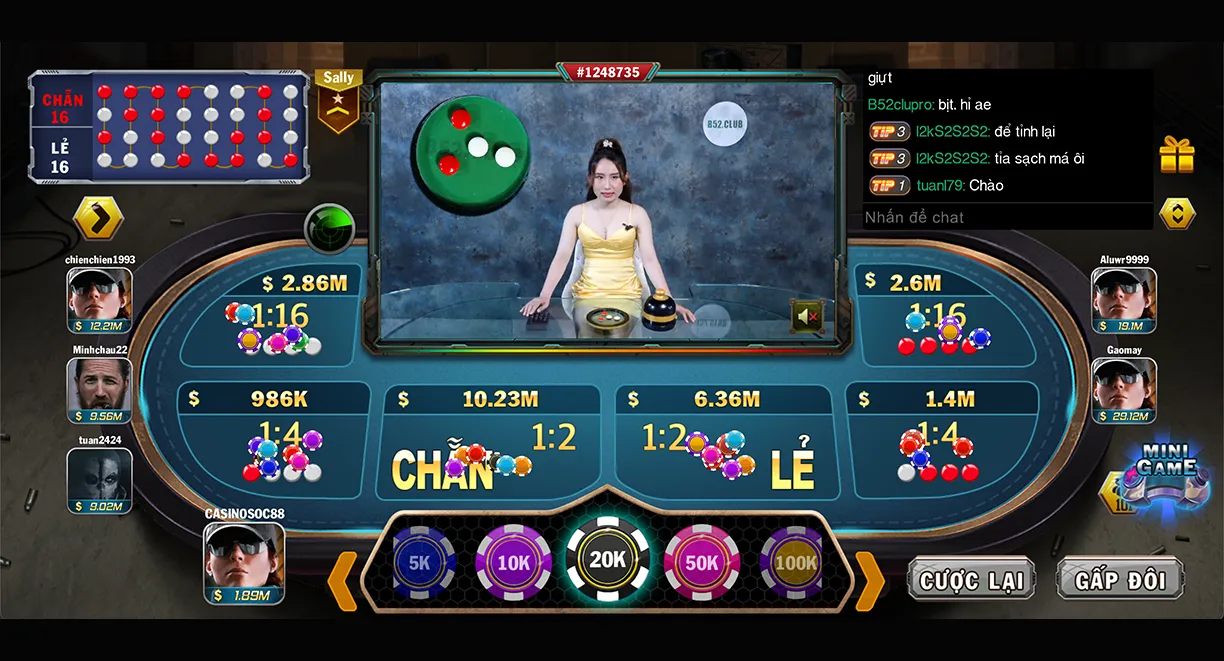This screenshot has height=661, width=1224.
Task: Select the 5K betting chip
Action: (x=420, y=563)
